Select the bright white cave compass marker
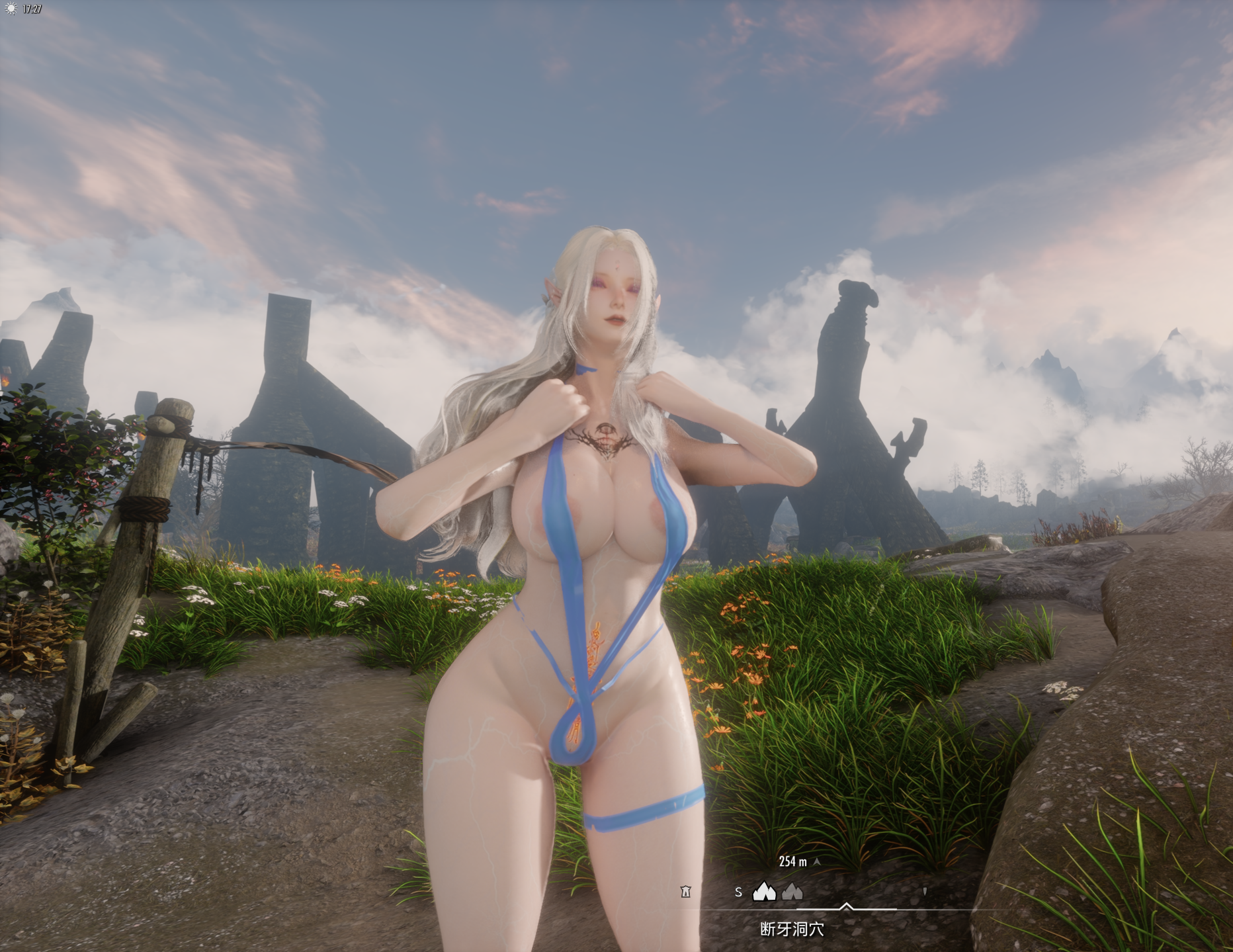The image size is (1233, 952). tap(764, 891)
